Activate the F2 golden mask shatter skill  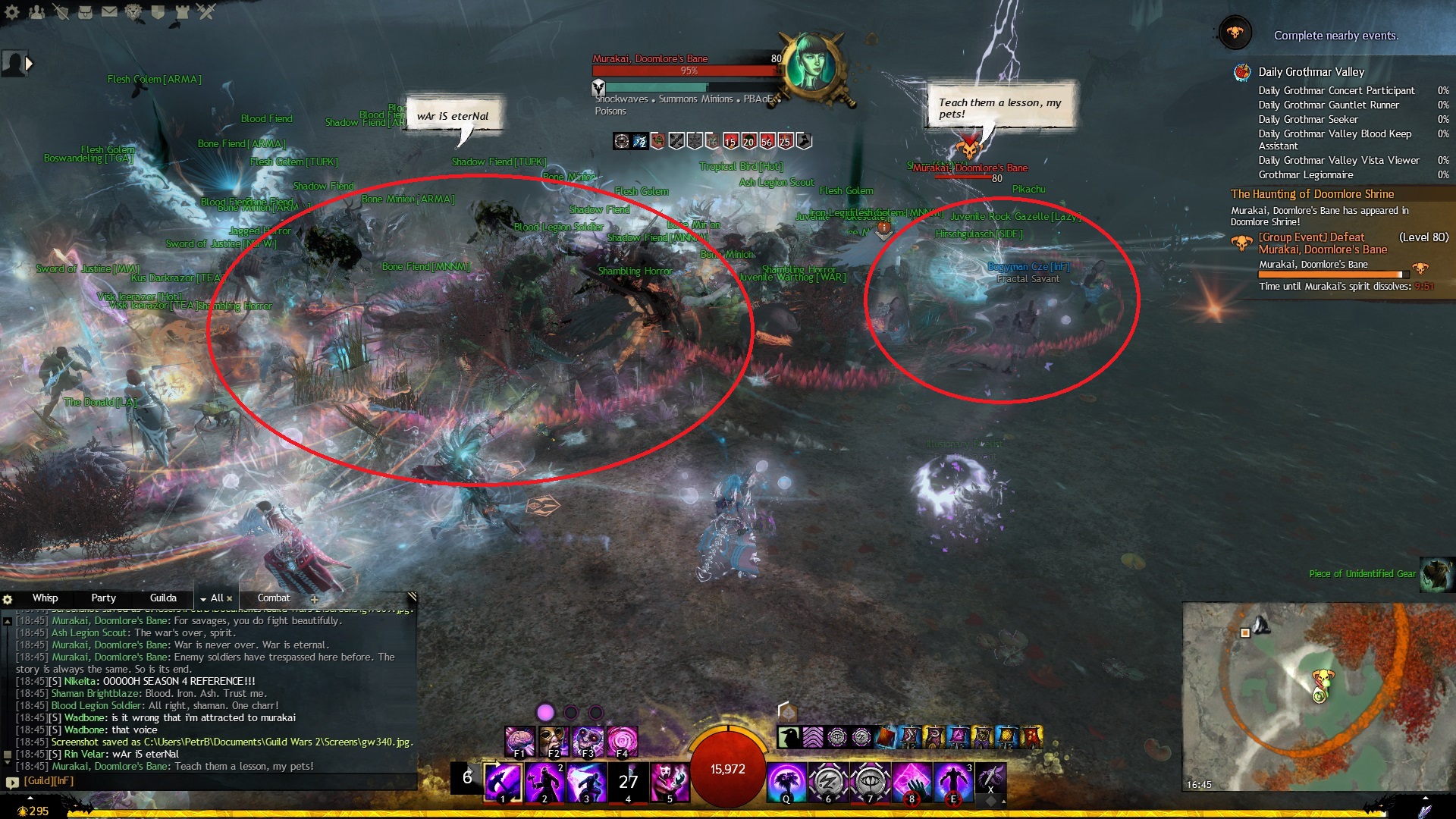(x=554, y=742)
